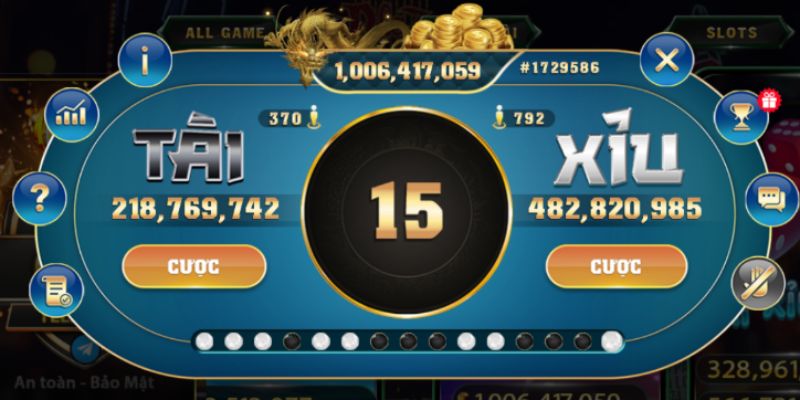Screen dimensions: 800x400
Task: Toggle the crossed-out round icon
Action: 758,283
